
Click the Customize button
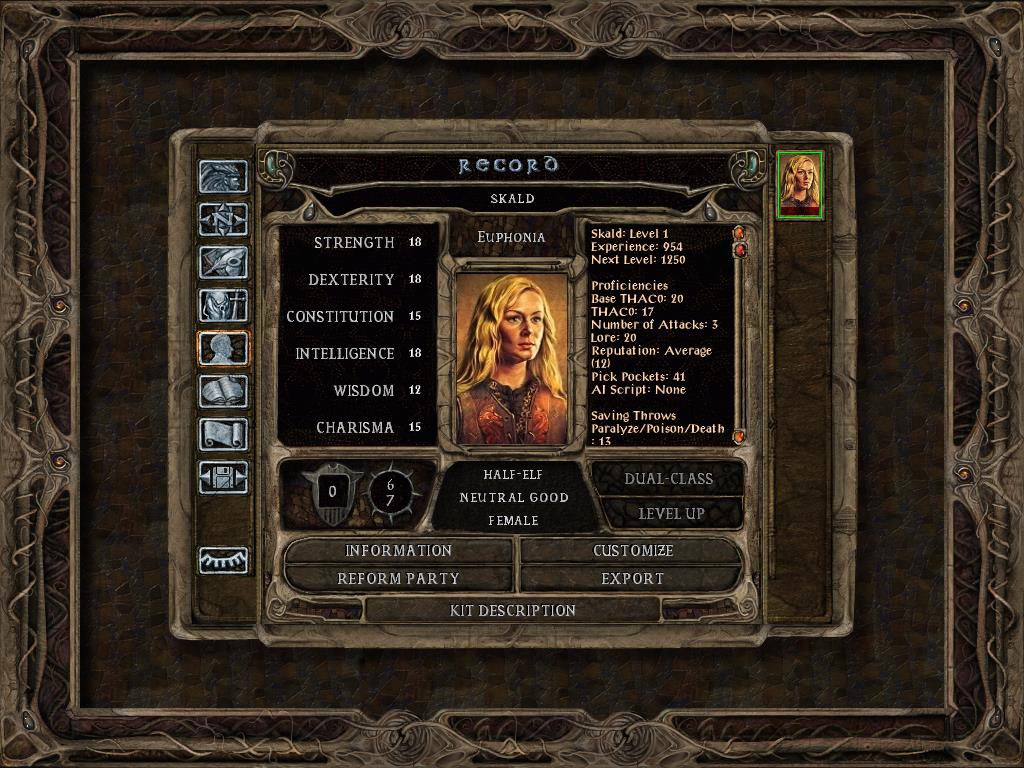point(632,551)
